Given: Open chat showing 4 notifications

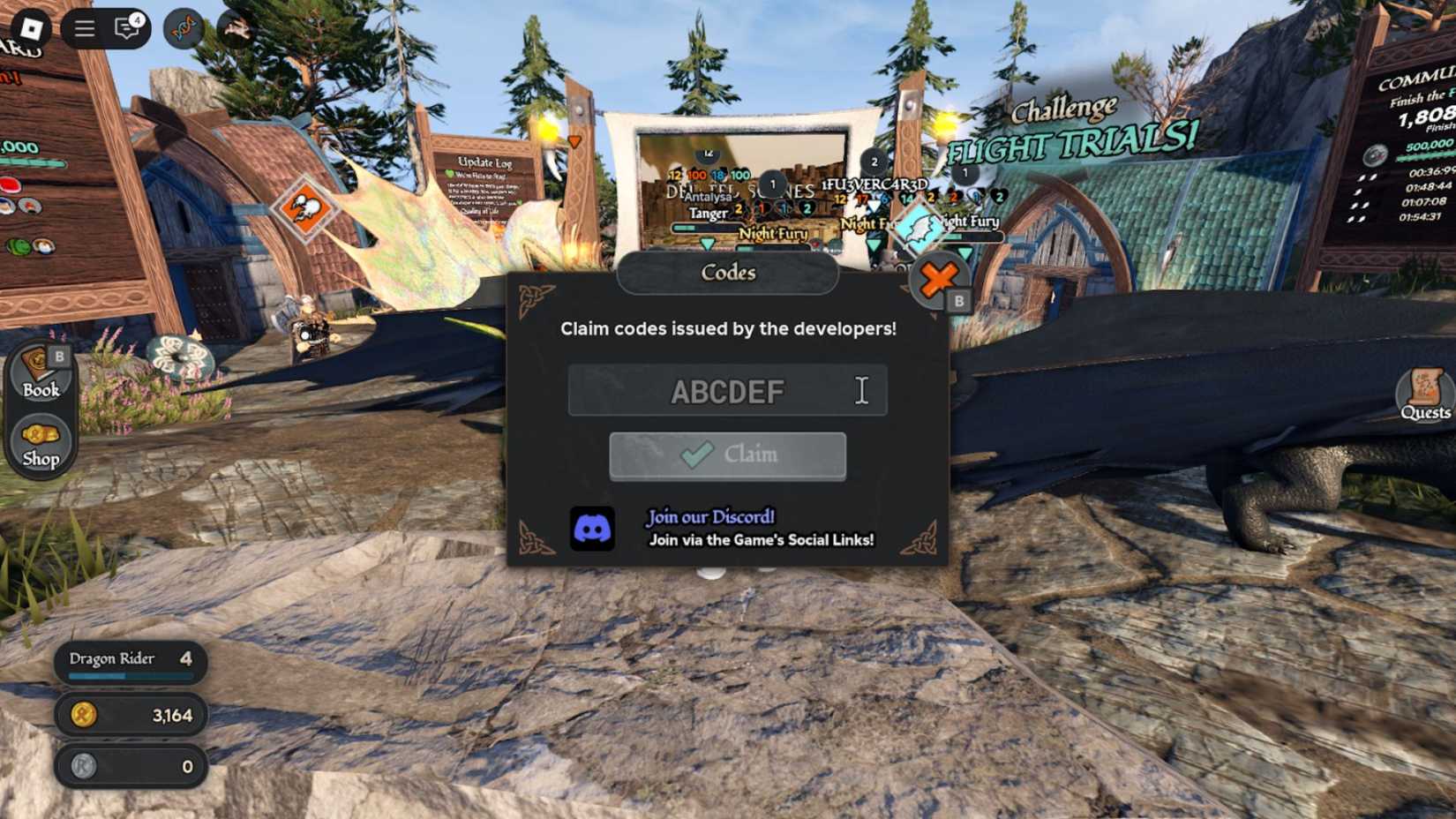Looking at the screenshot, I should point(129,27).
